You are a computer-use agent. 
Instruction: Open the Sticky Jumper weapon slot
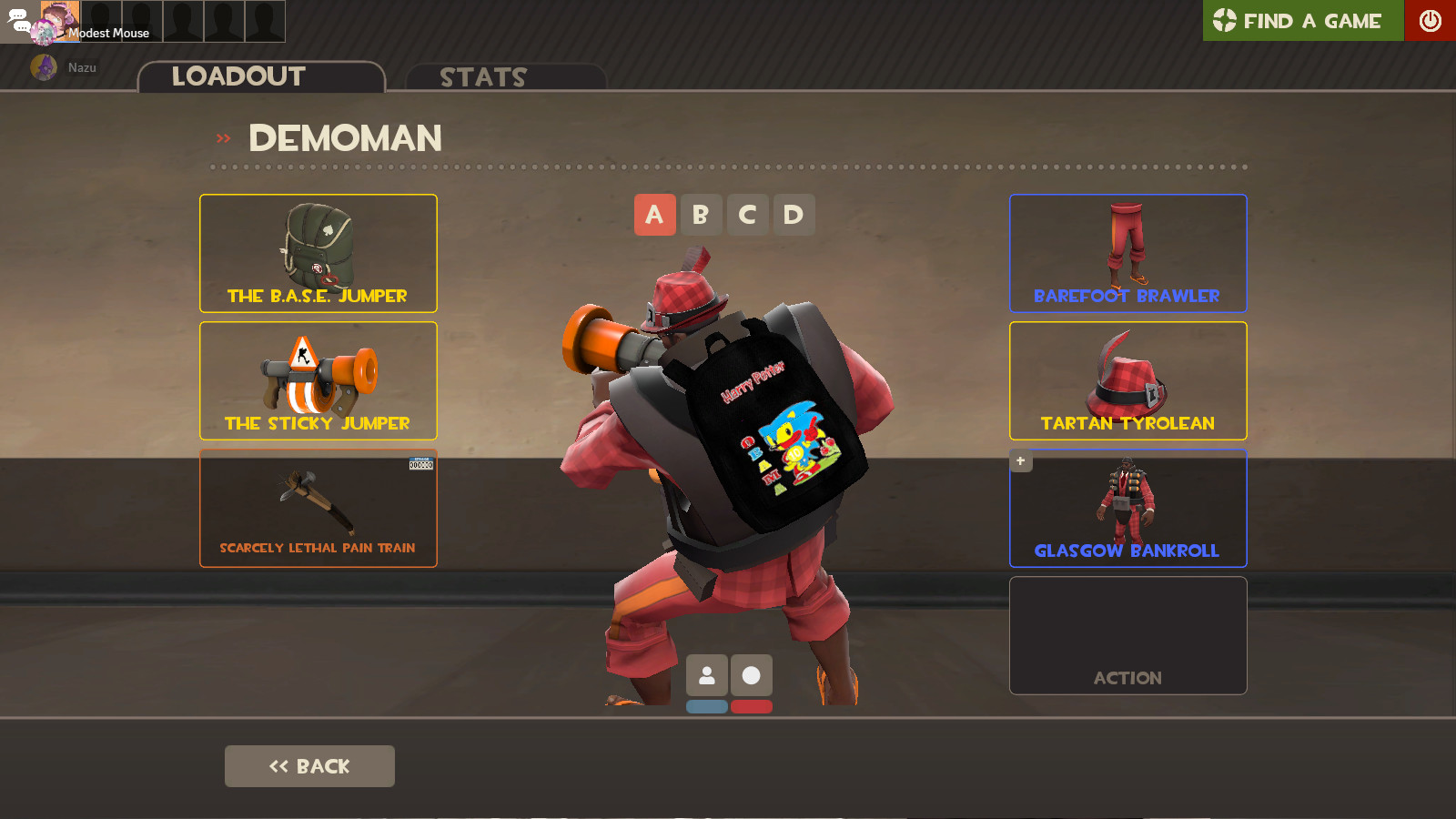pyautogui.click(x=318, y=380)
